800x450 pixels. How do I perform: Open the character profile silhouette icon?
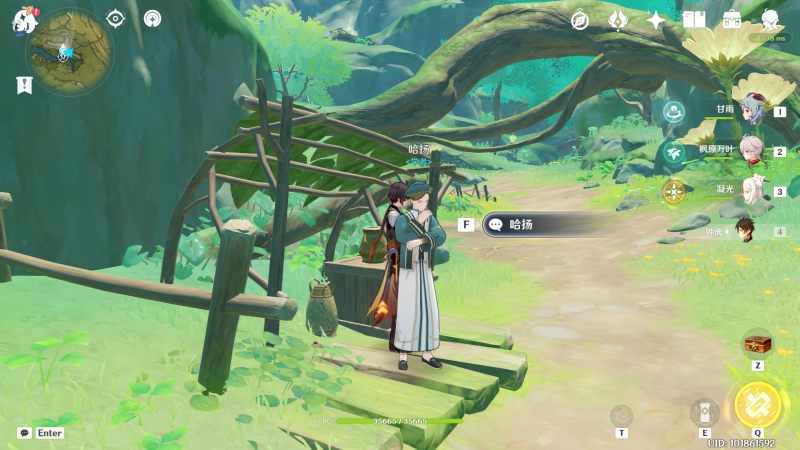[x=770, y=20]
